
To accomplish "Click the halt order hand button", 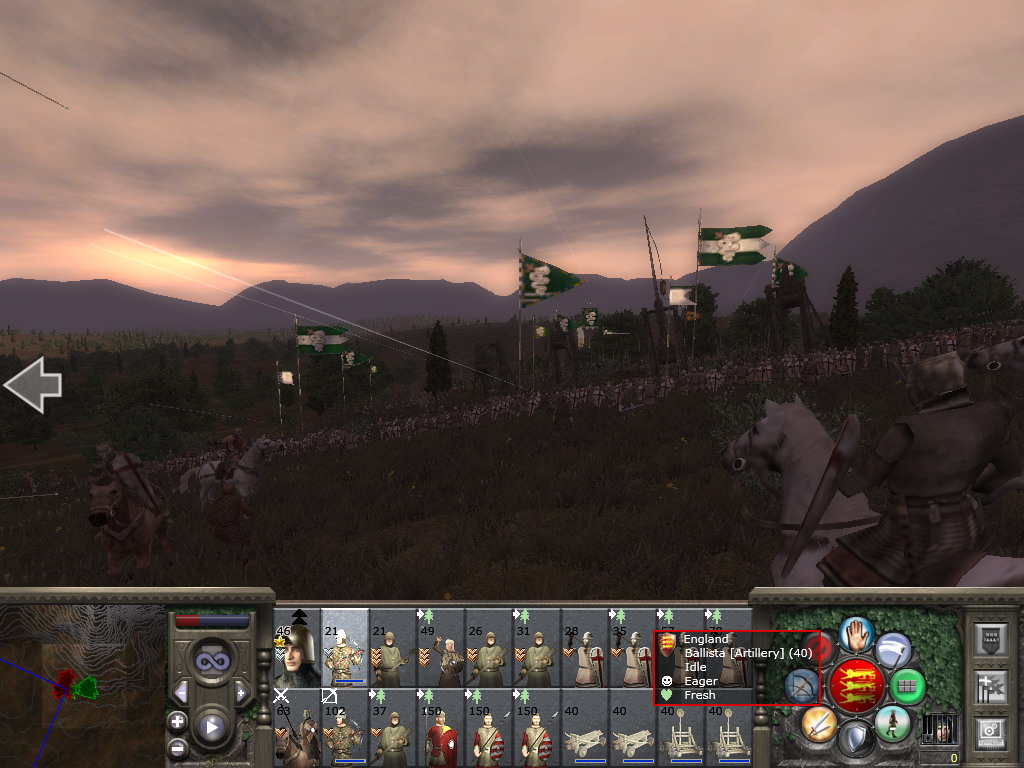I will click(856, 633).
